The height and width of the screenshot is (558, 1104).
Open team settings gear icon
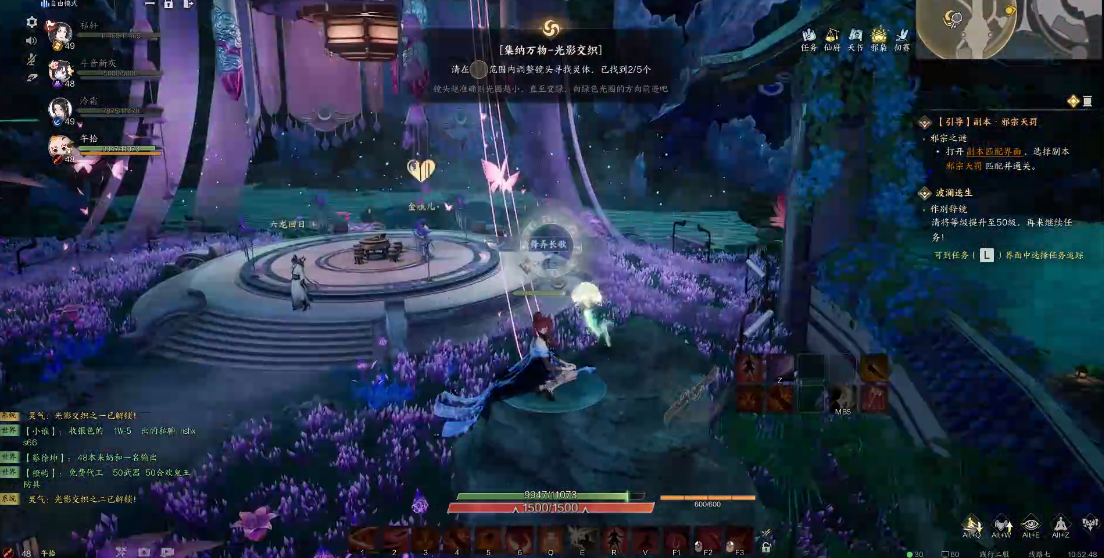pos(31,22)
